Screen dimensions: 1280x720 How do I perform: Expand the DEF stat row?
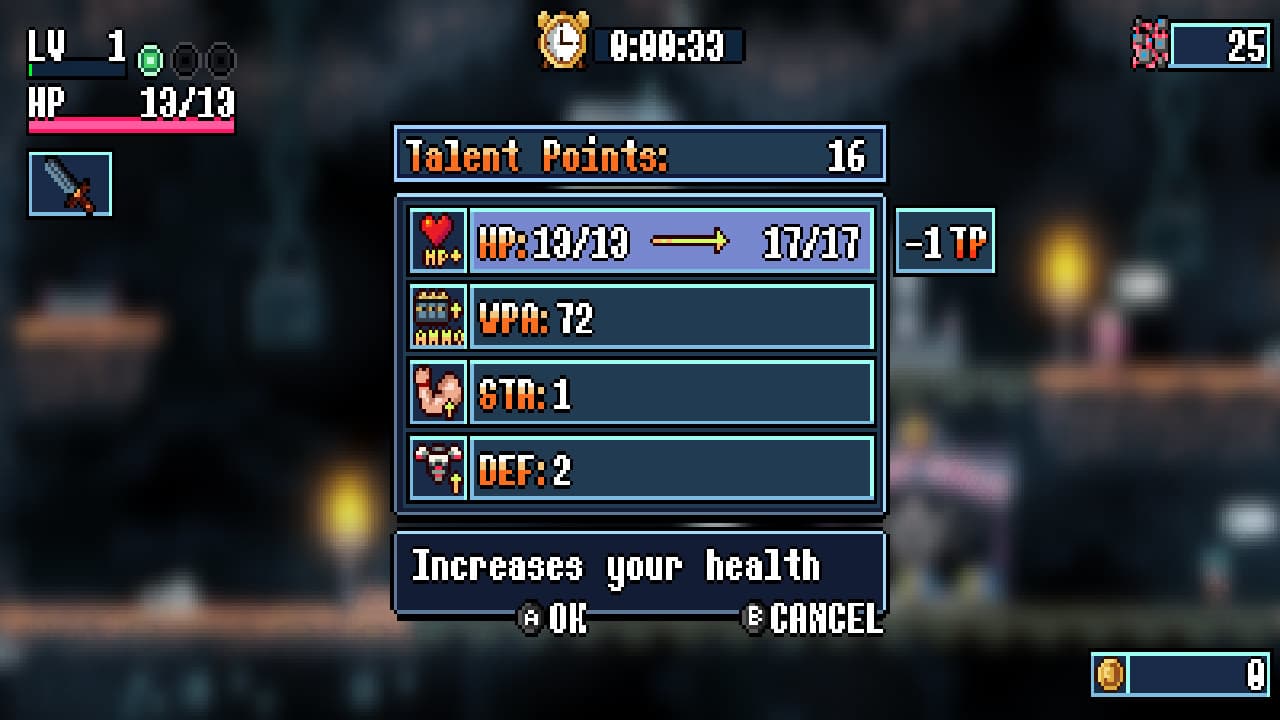click(672, 469)
